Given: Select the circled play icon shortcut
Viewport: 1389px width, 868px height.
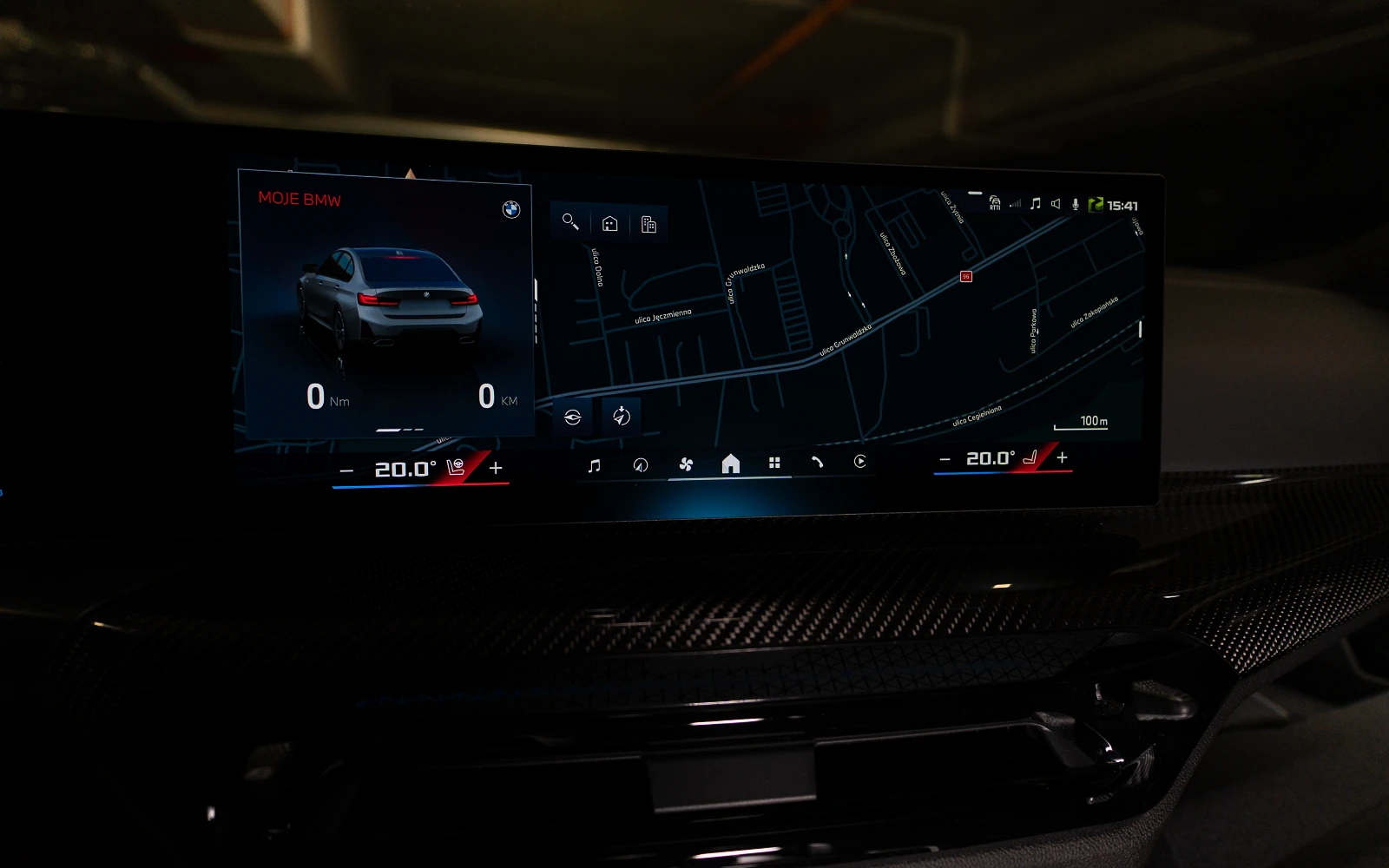Looking at the screenshot, I should (x=859, y=461).
